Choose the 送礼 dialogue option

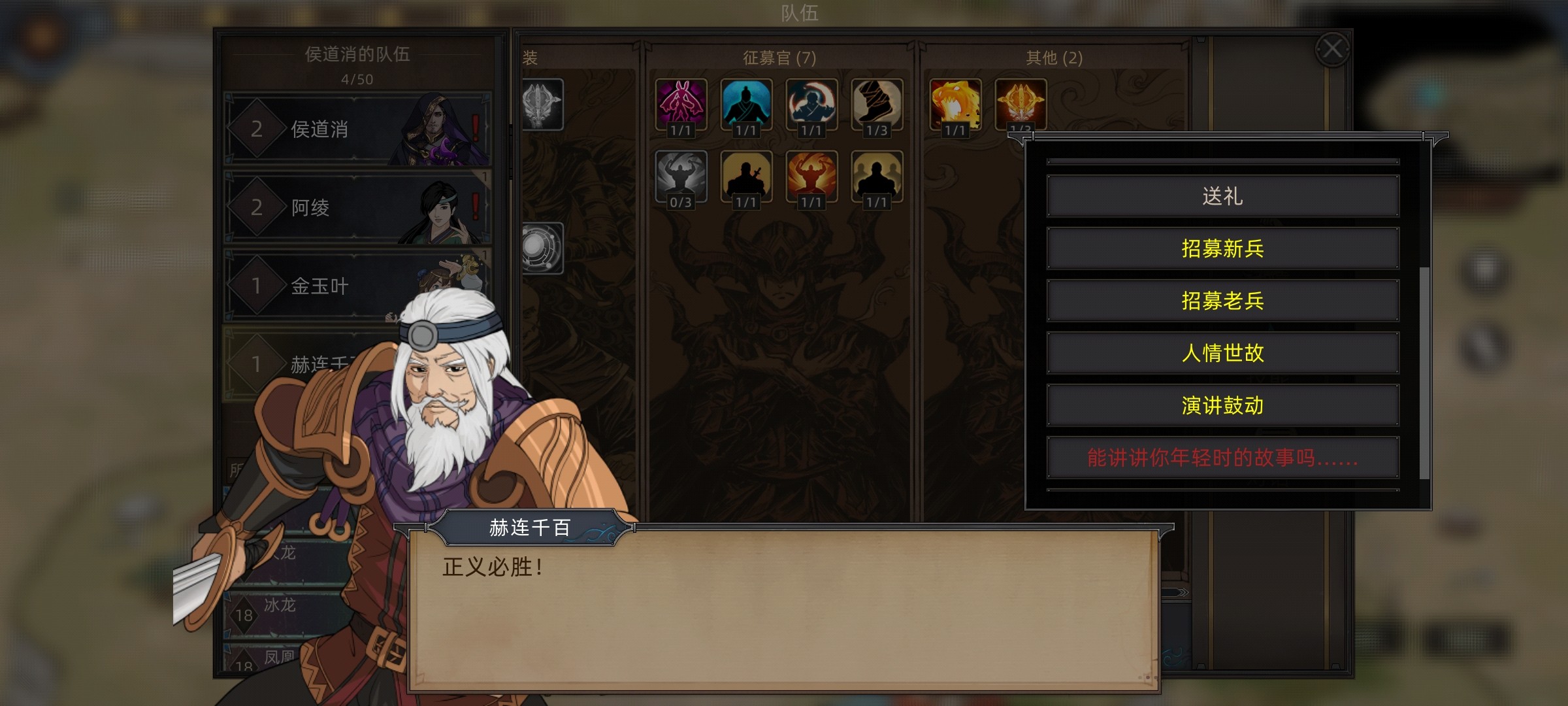1222,196
